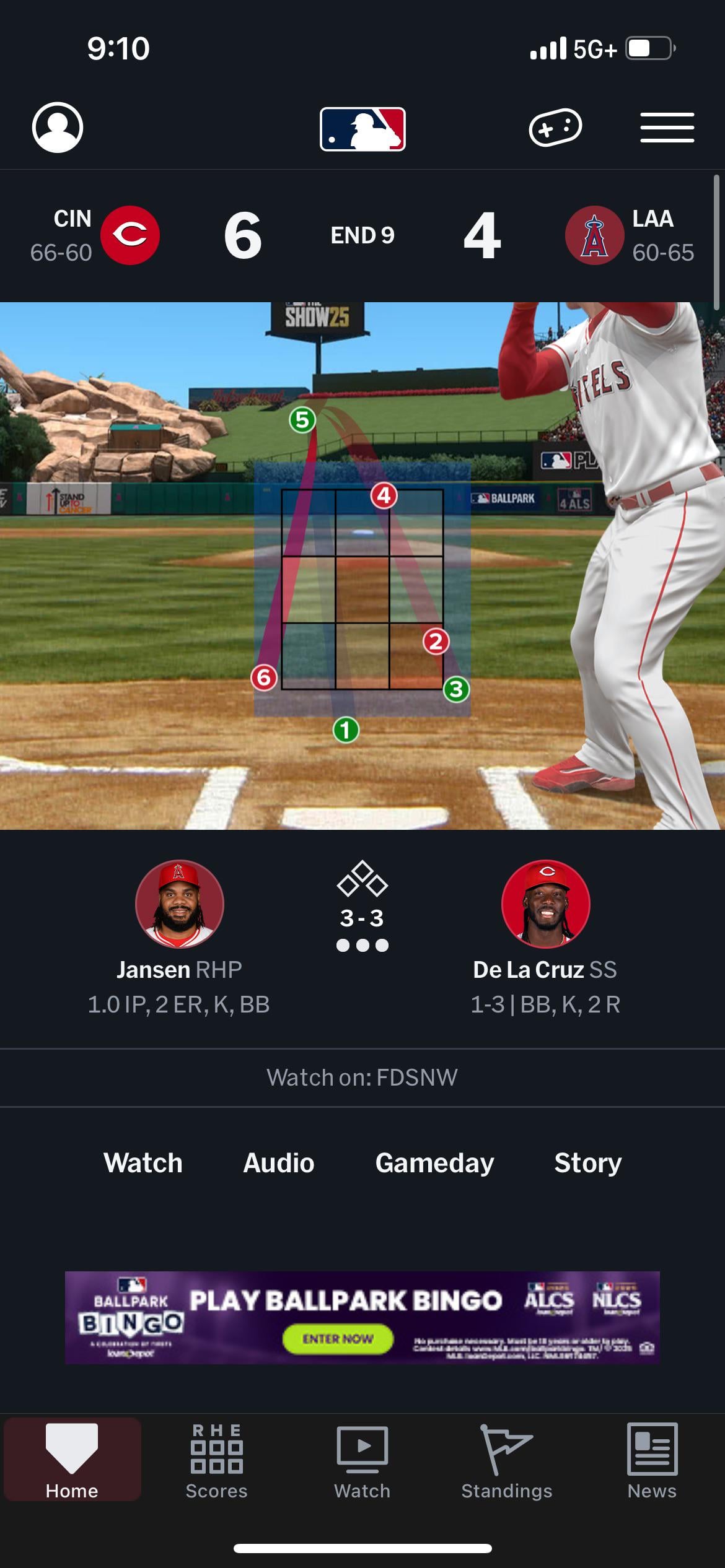This screenshot has height=1568, width=725.
Task: Choose the Audio option
Action: [279, 1163]
